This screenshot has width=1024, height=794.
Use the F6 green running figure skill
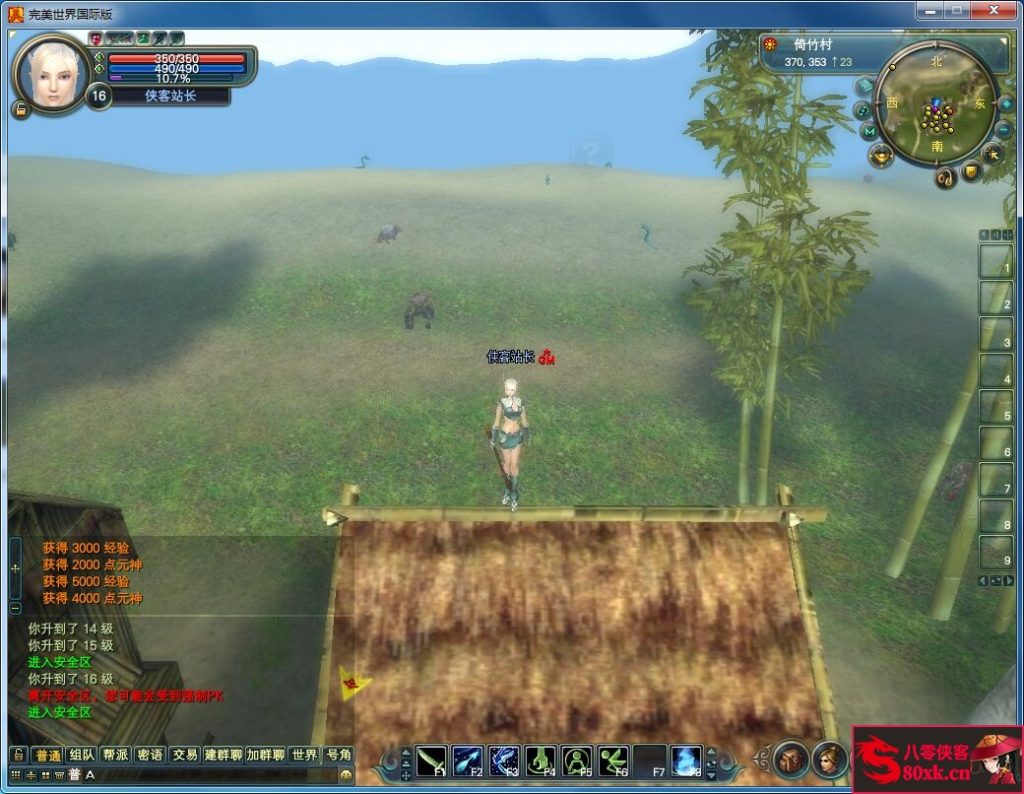click(613, 760)
